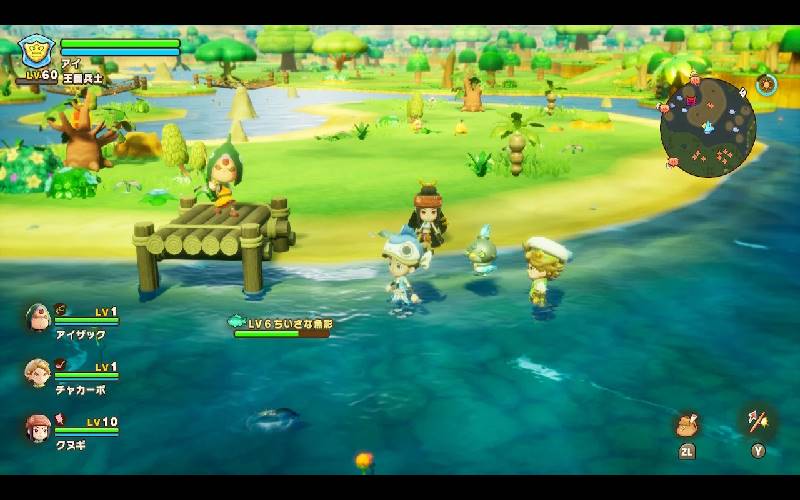Open the circular minimap
Image resolution: width=800 pixels, height=500 pixels.
707,127
